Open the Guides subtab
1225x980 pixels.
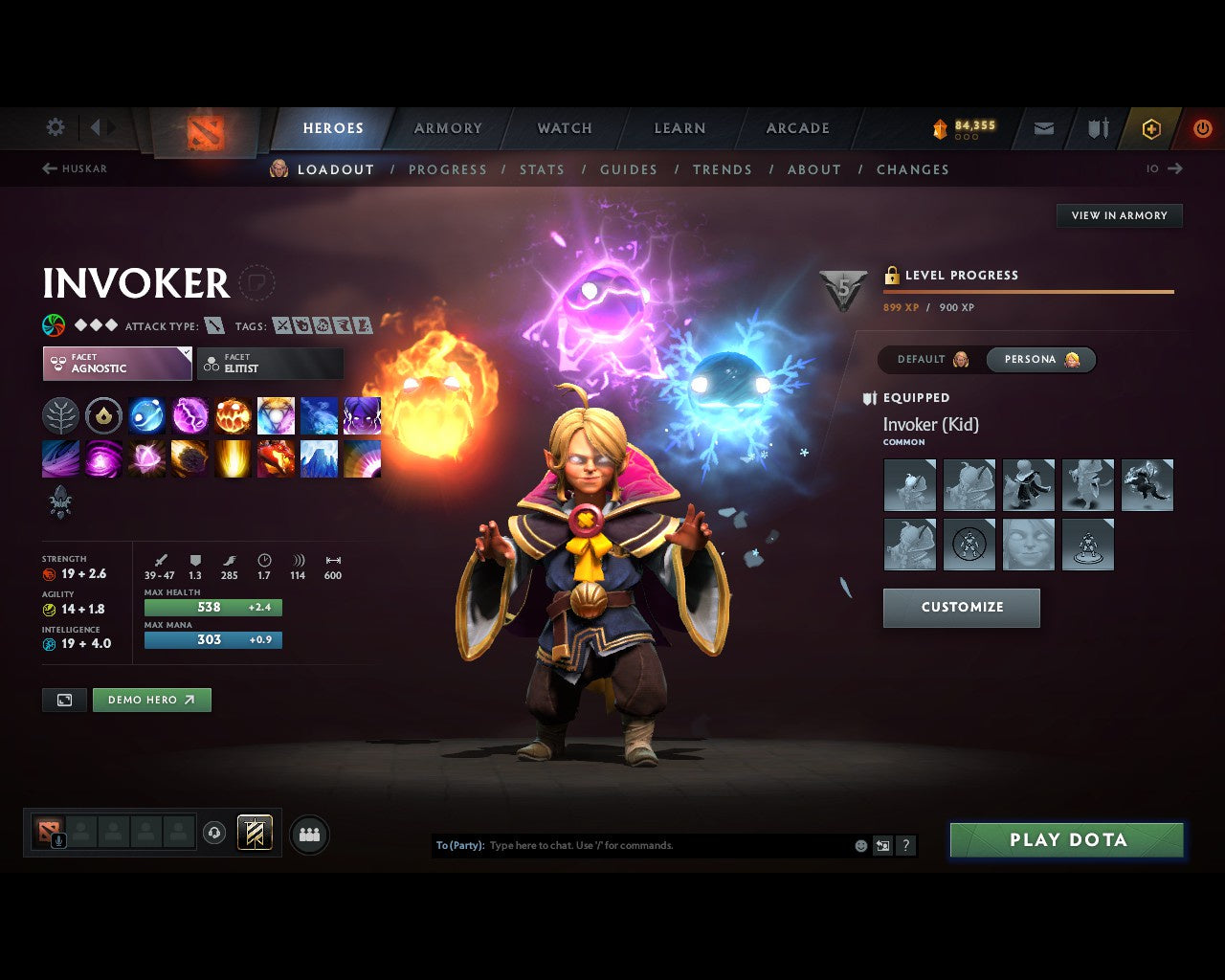[x=628, y=169]
